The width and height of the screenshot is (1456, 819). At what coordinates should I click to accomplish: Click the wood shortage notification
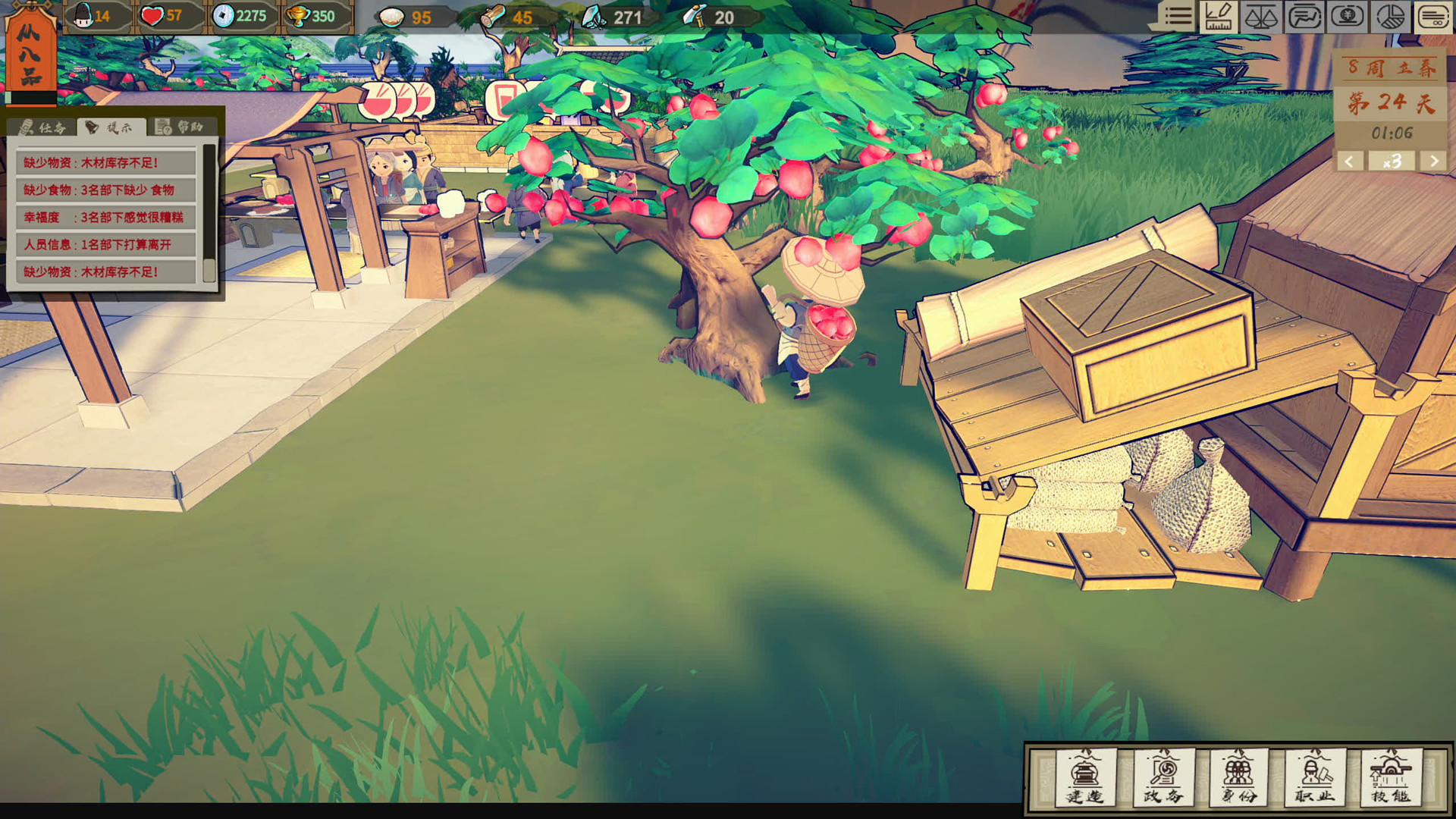coord(87,161)
